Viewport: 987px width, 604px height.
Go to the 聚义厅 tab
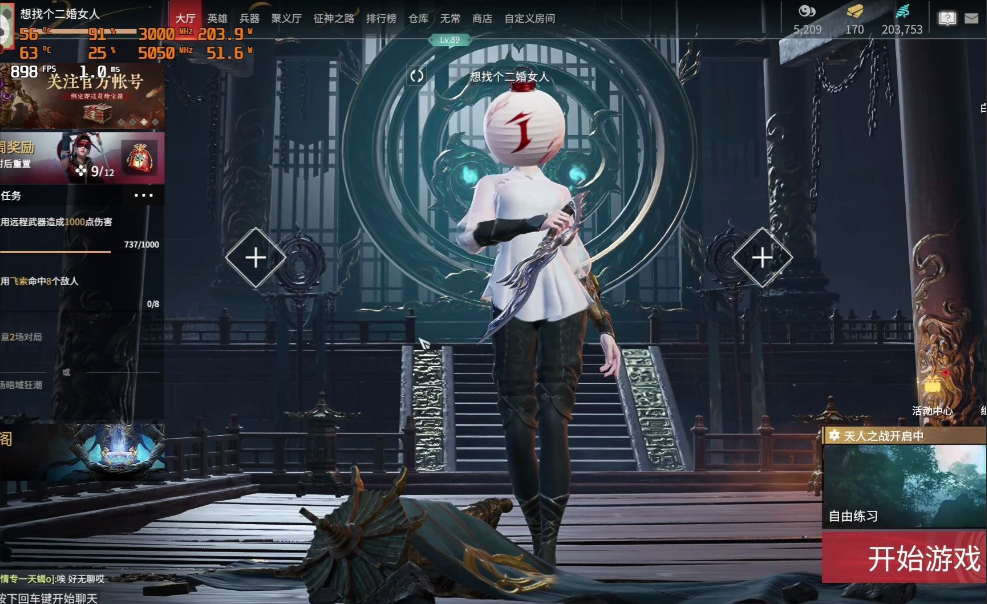click(x=286, y=18)
